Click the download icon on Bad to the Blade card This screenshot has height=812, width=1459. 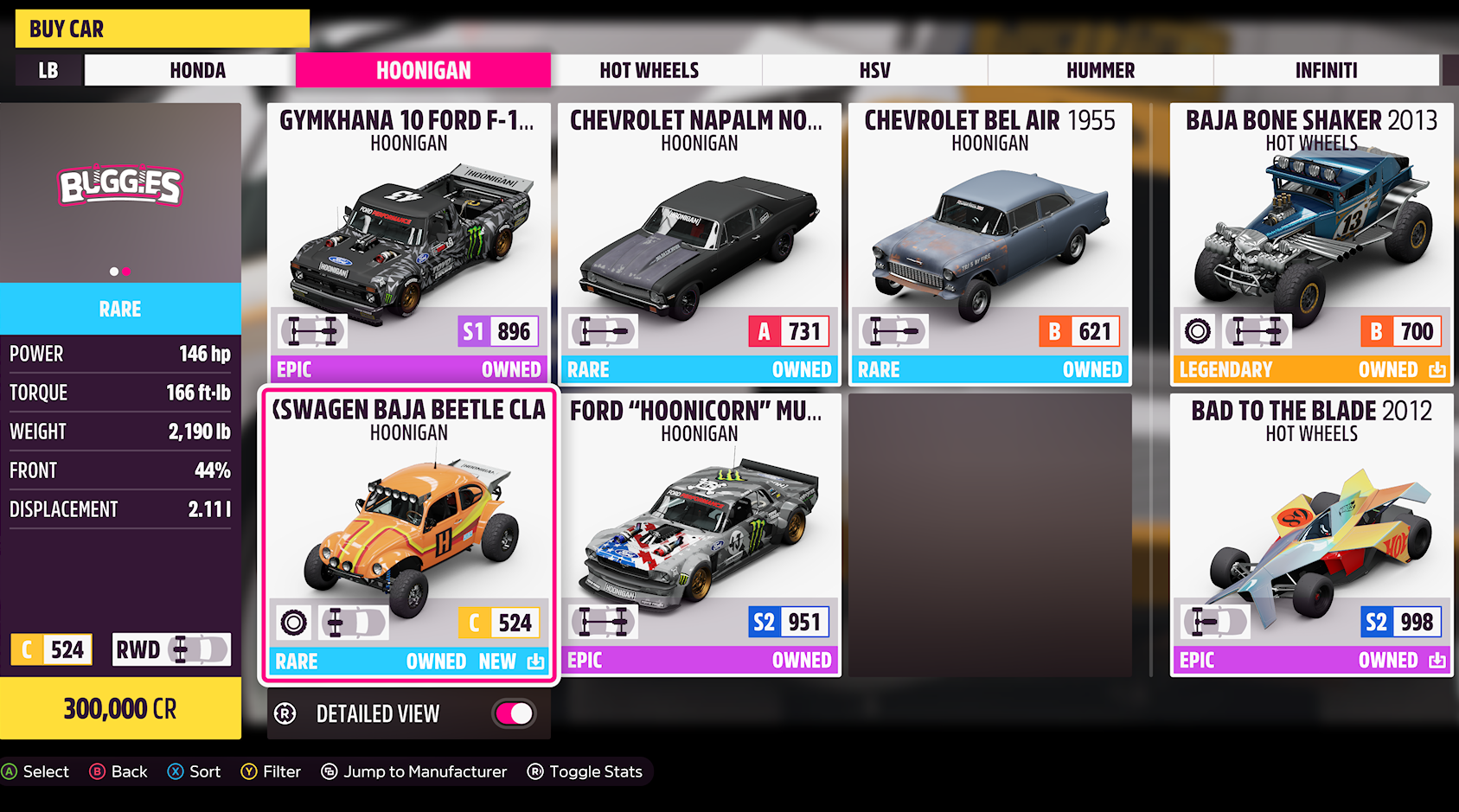click(x=1438, y=660)
